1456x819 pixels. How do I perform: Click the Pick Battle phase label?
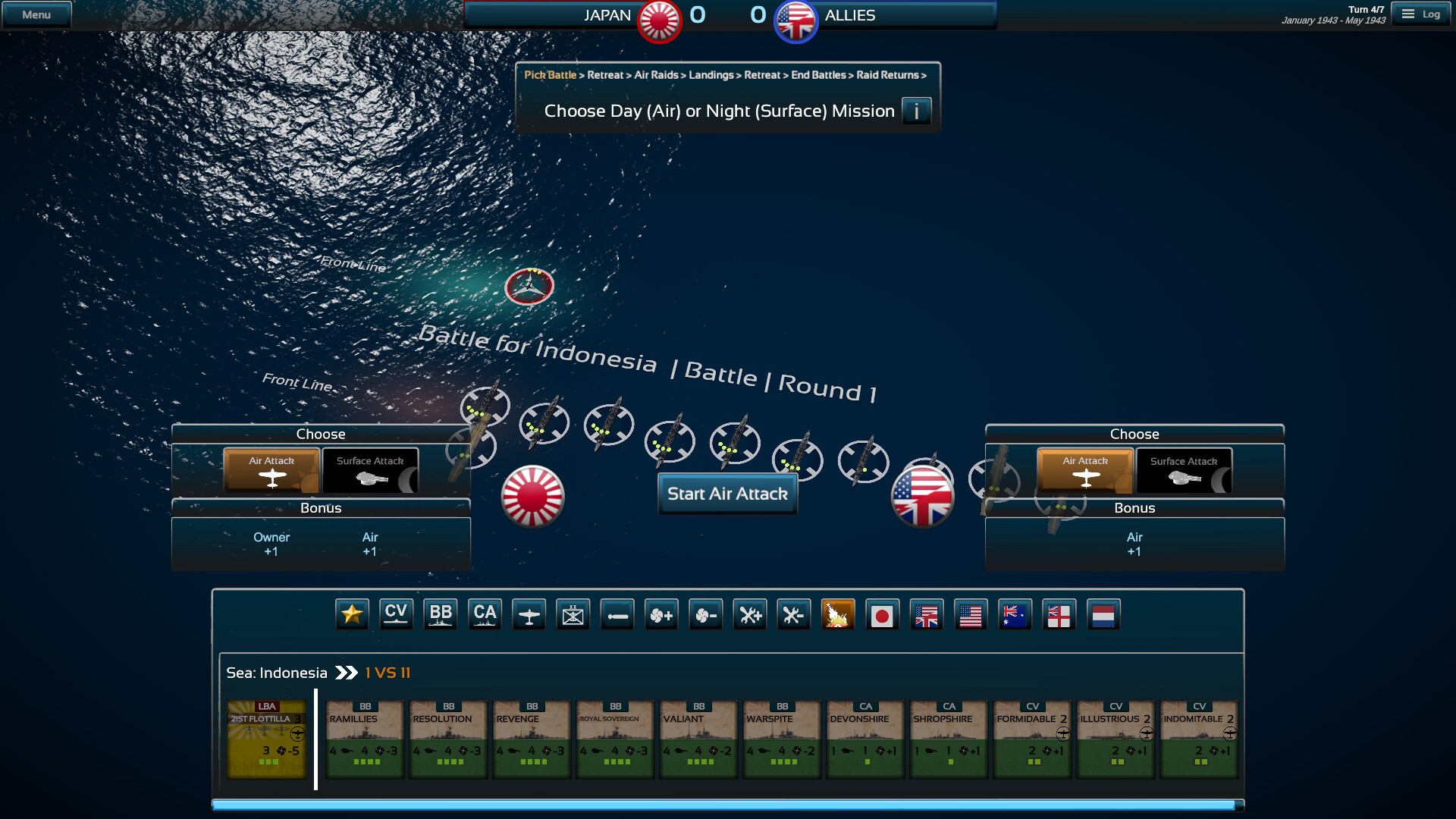pos(550,75)
